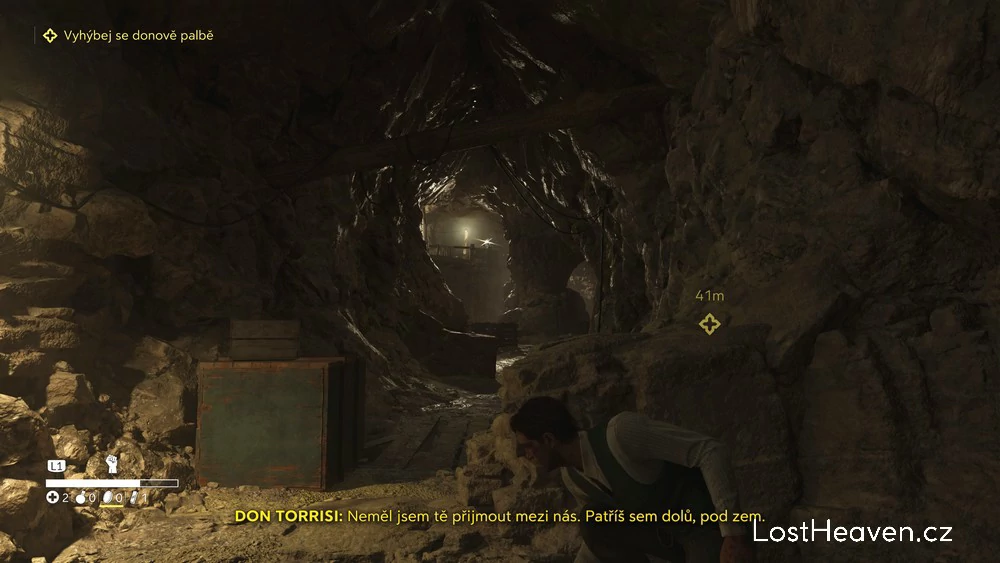Click the 41m objective waypoint marker
This screenshot has width=1000, height=563.
coord(709,324)
